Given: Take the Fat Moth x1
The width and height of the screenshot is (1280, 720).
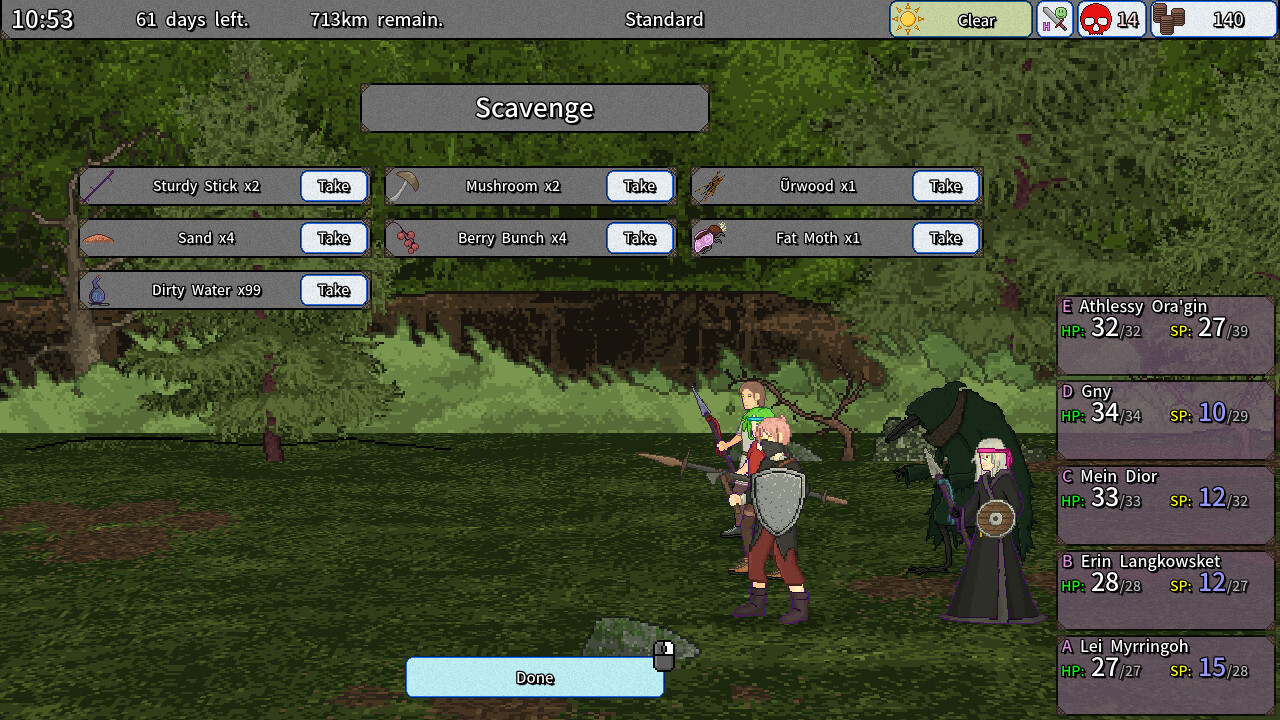Looking at the screenshot, I should [946, 238].
